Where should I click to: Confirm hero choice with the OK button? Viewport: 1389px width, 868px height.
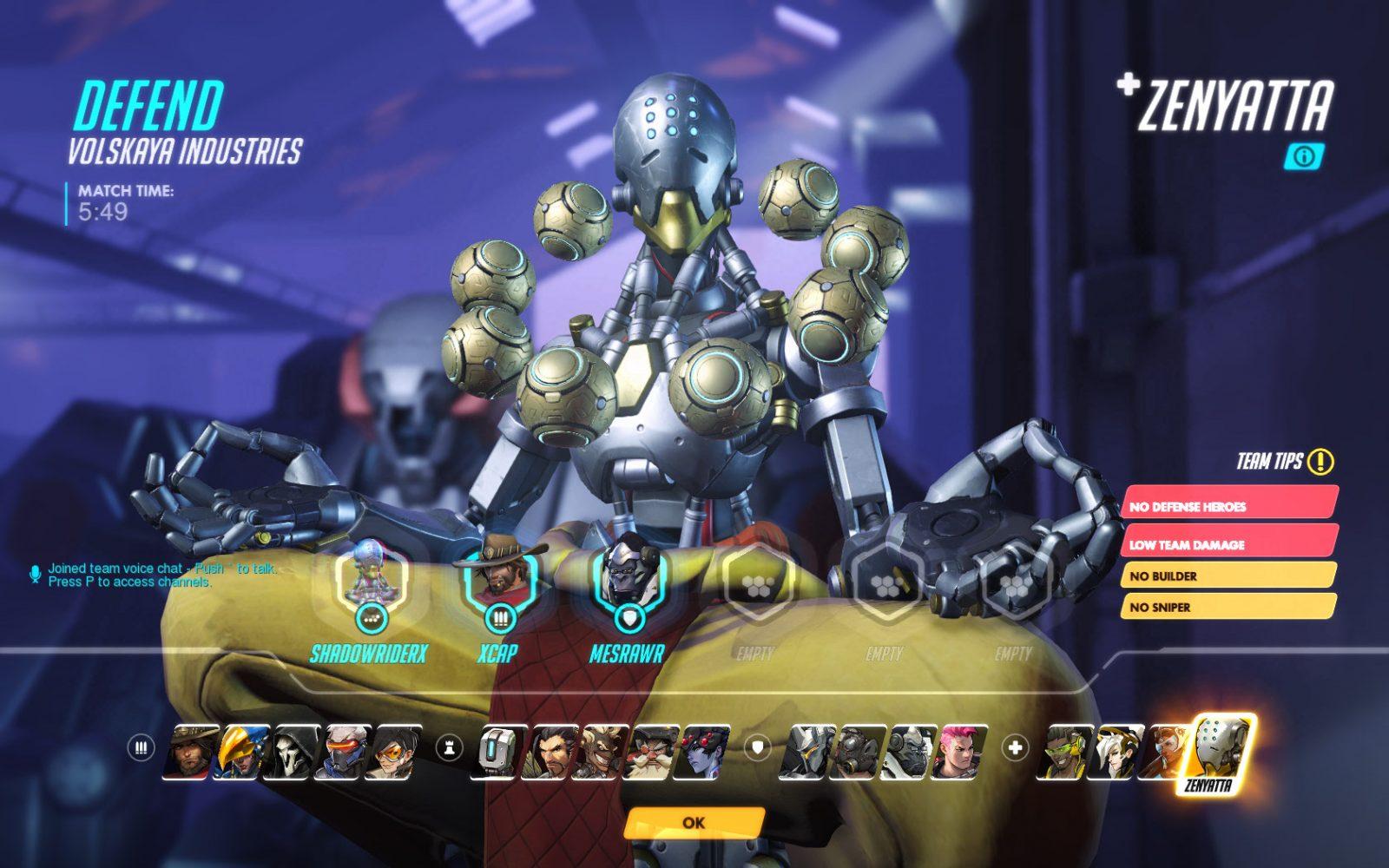pyautogui.click(x=694, y=822)
